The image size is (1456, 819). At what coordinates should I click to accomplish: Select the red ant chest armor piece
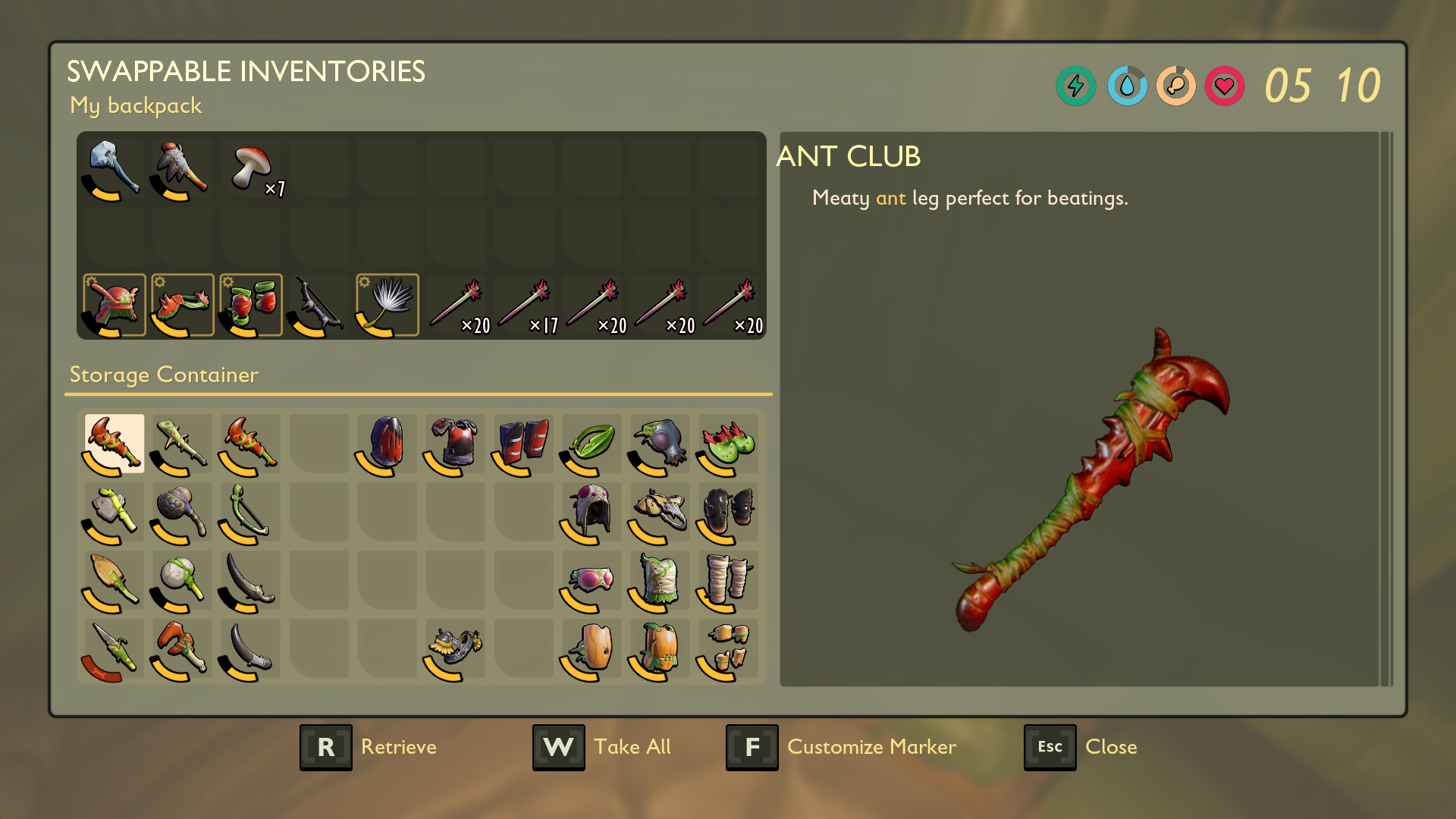pos(455,444)
